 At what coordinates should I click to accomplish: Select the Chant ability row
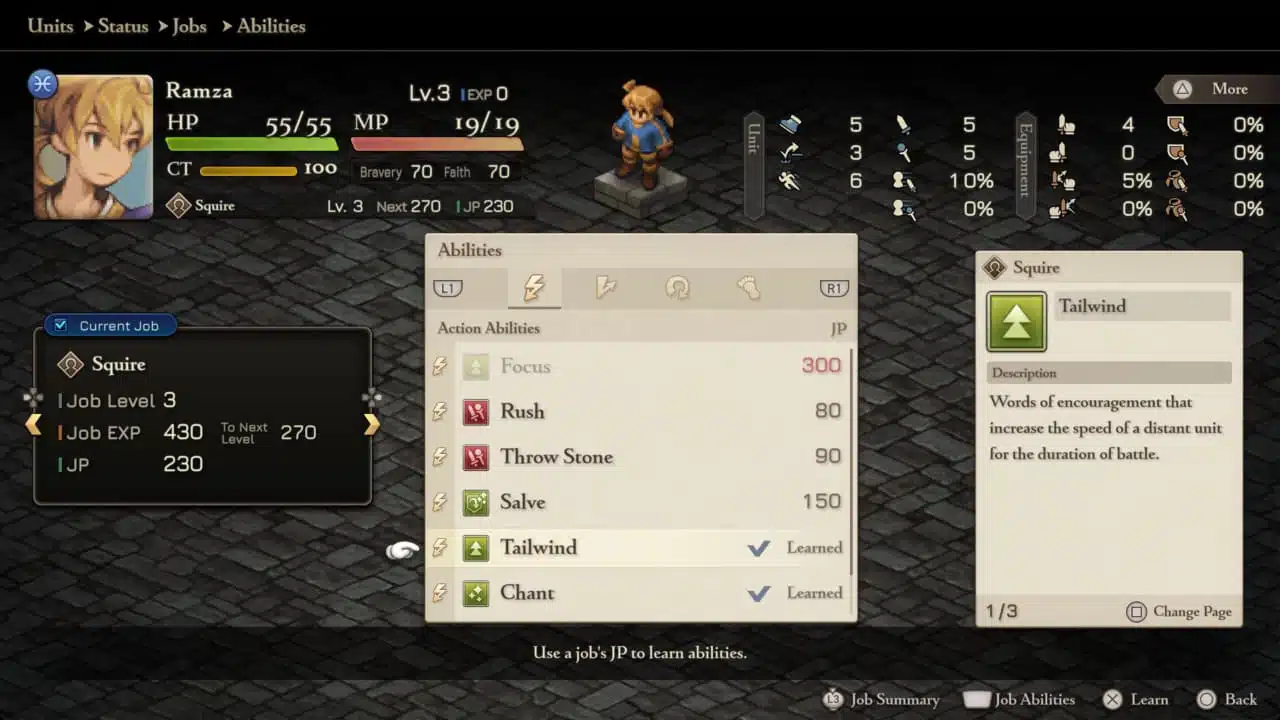640,593
